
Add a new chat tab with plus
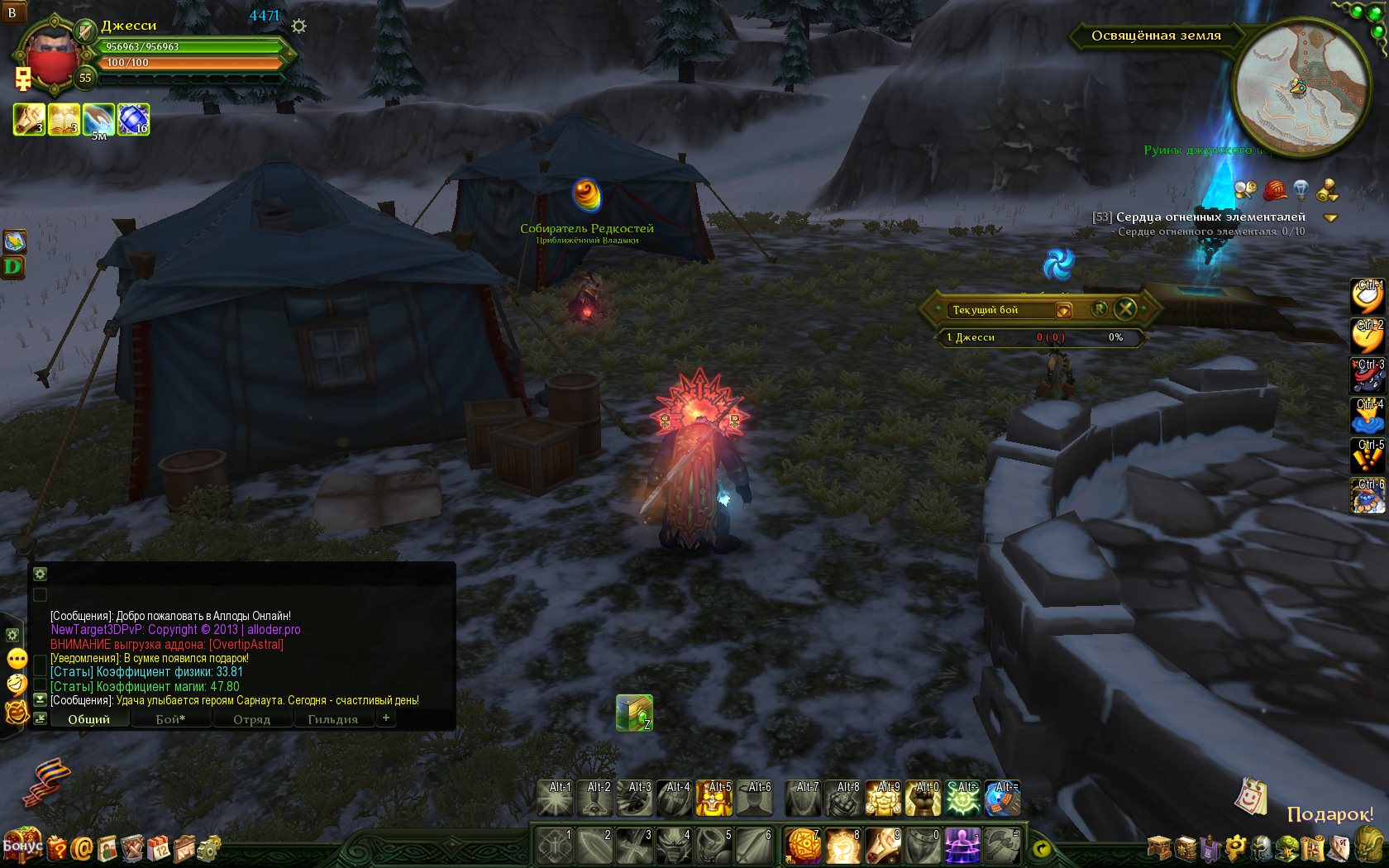point(385,718)
